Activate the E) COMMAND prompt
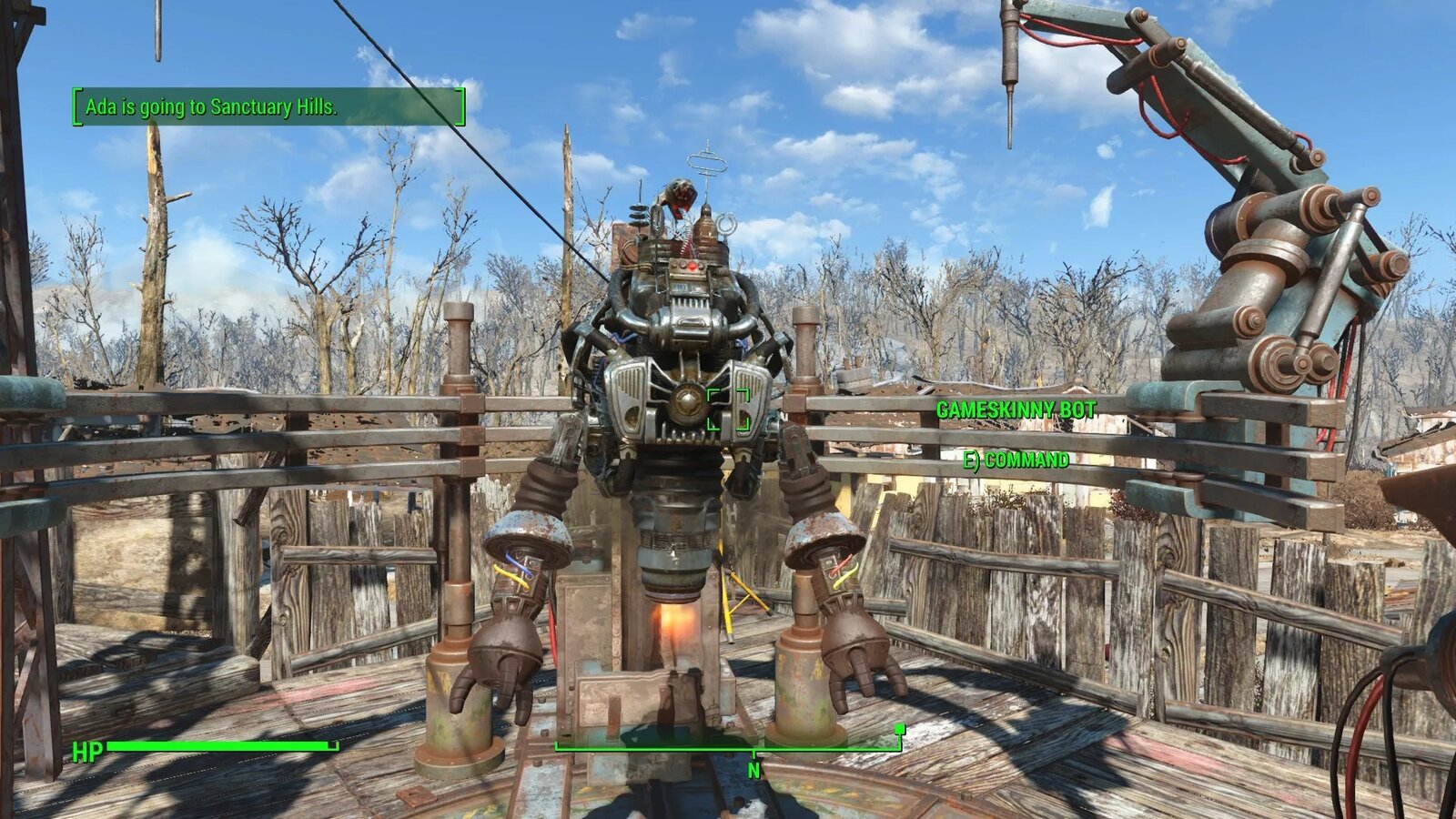 pos(1016,461)
